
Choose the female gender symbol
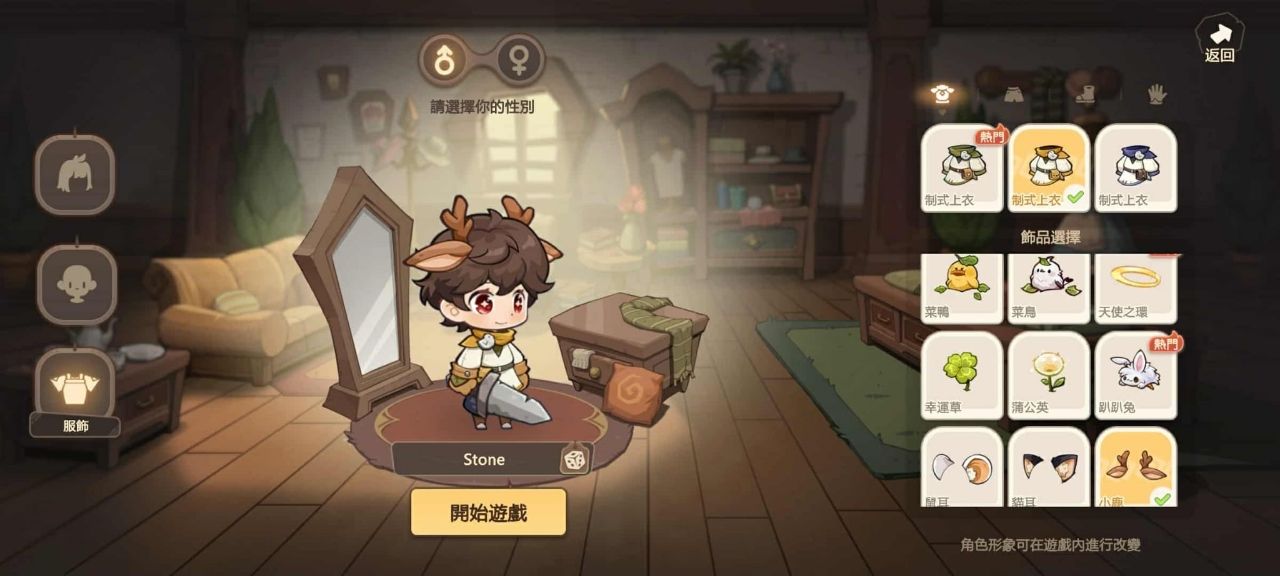click(x=520, y=61)
